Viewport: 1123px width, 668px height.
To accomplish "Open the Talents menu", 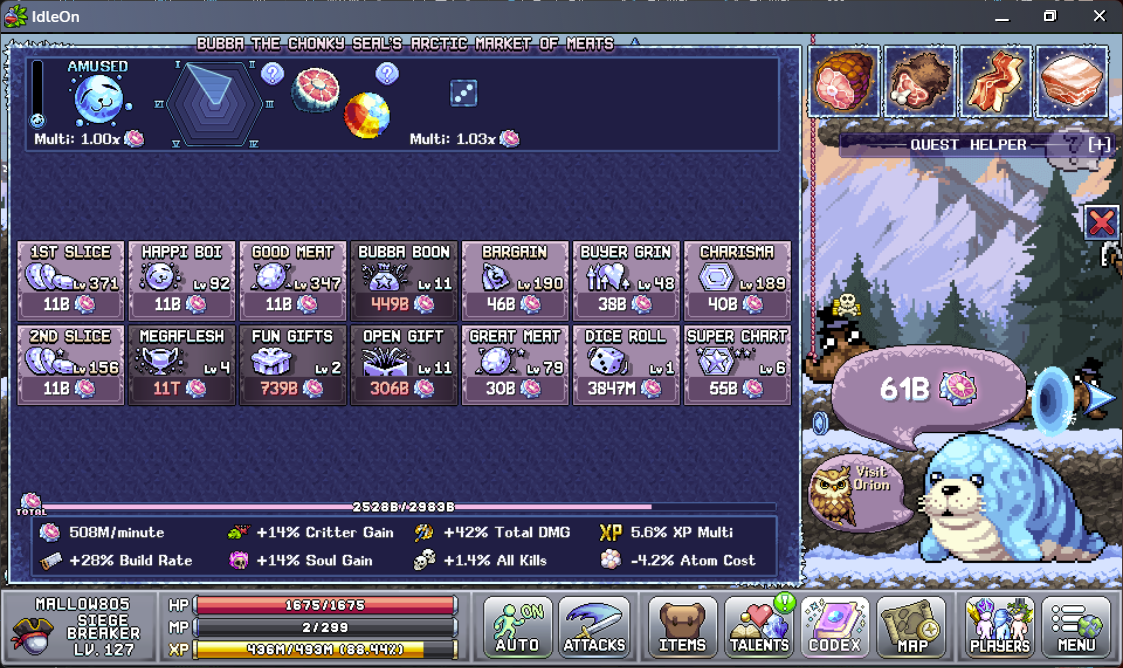I will point(759,628).
